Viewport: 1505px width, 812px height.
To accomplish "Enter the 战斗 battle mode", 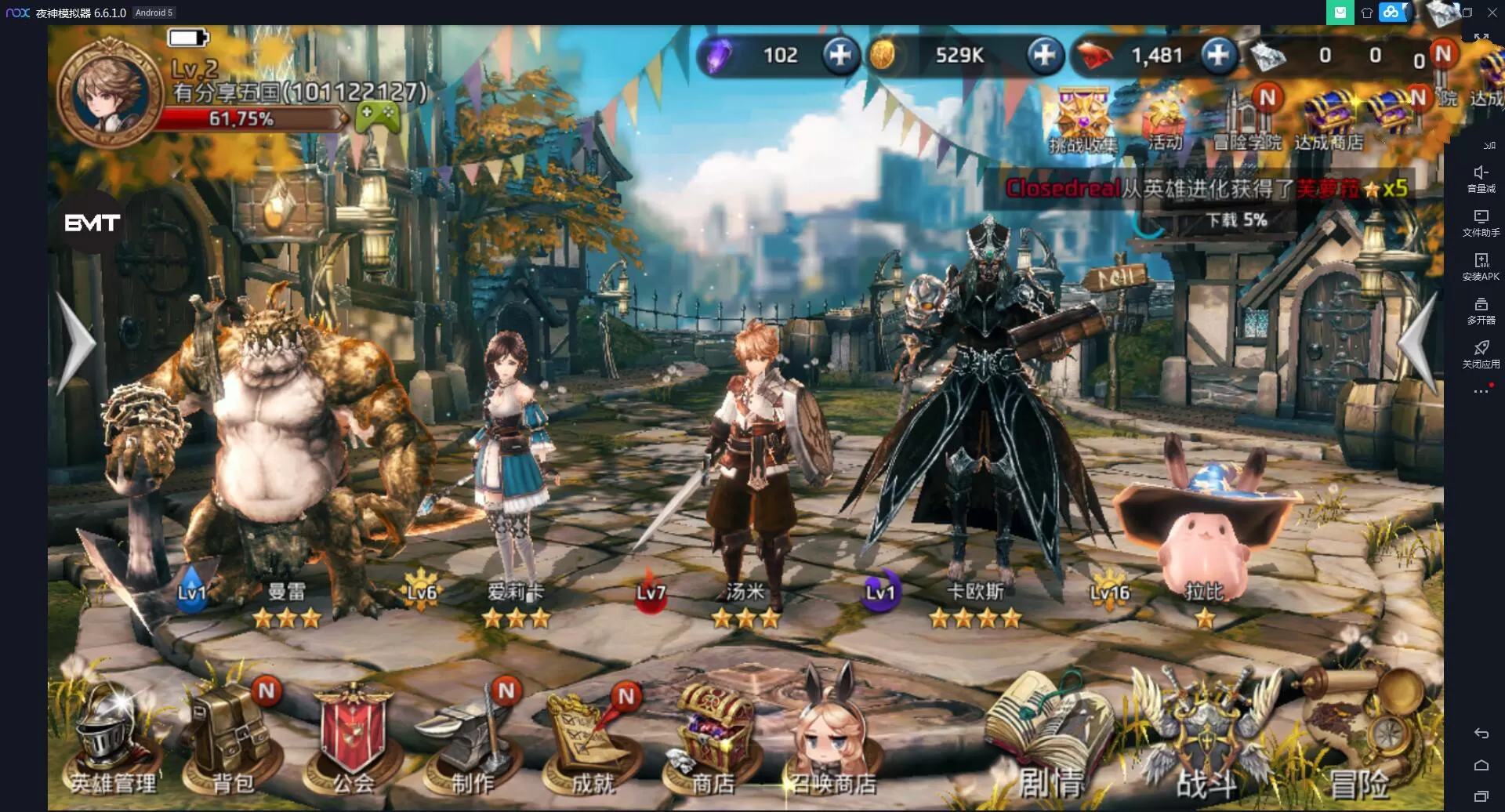I will coord(1206,741).
